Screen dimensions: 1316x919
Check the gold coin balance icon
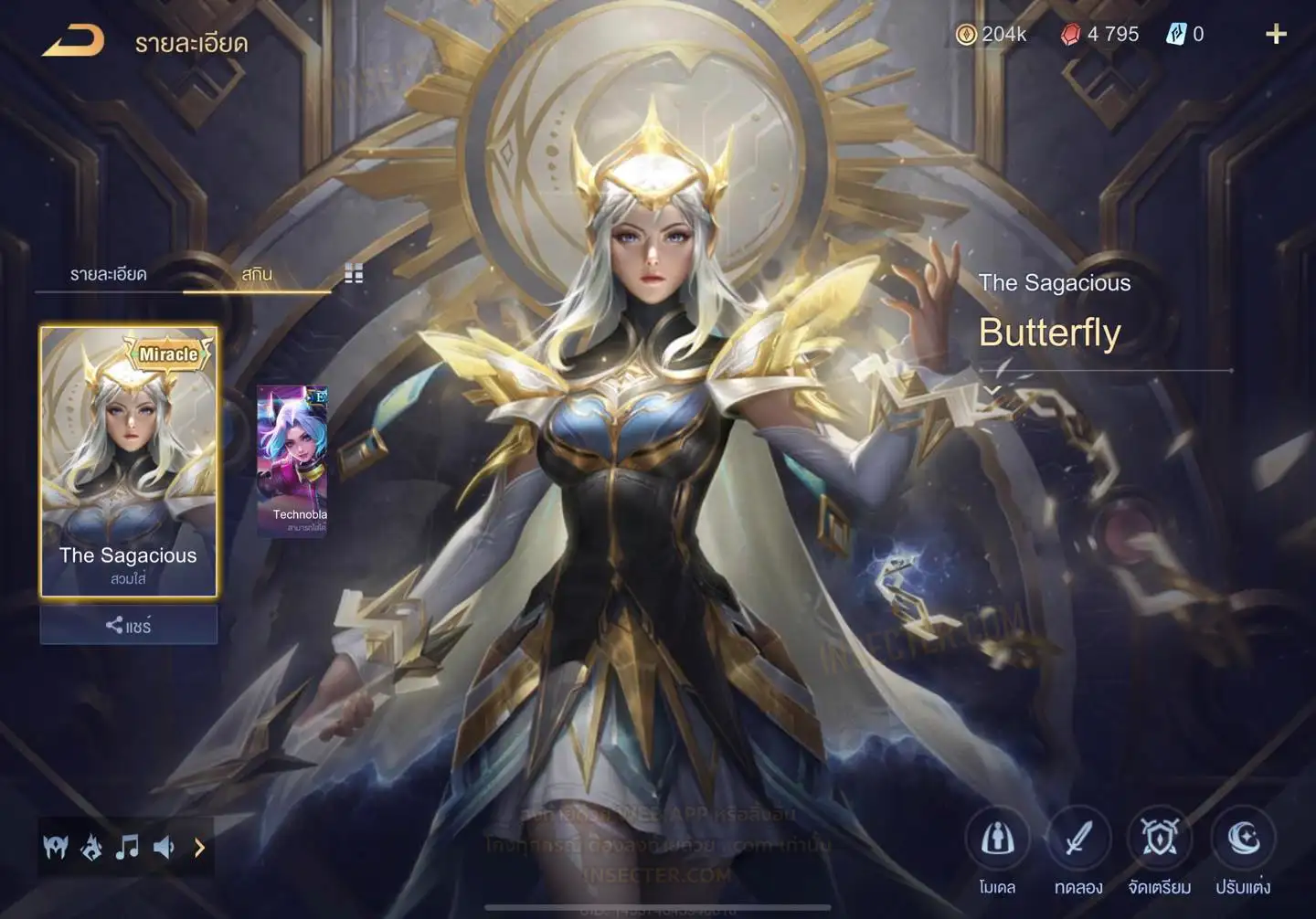(x=966, y=35)
